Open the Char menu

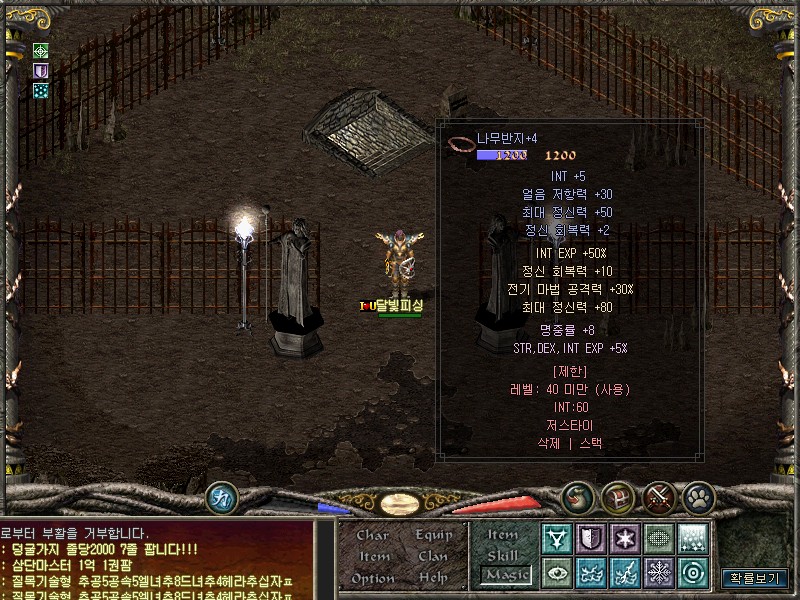372,535
